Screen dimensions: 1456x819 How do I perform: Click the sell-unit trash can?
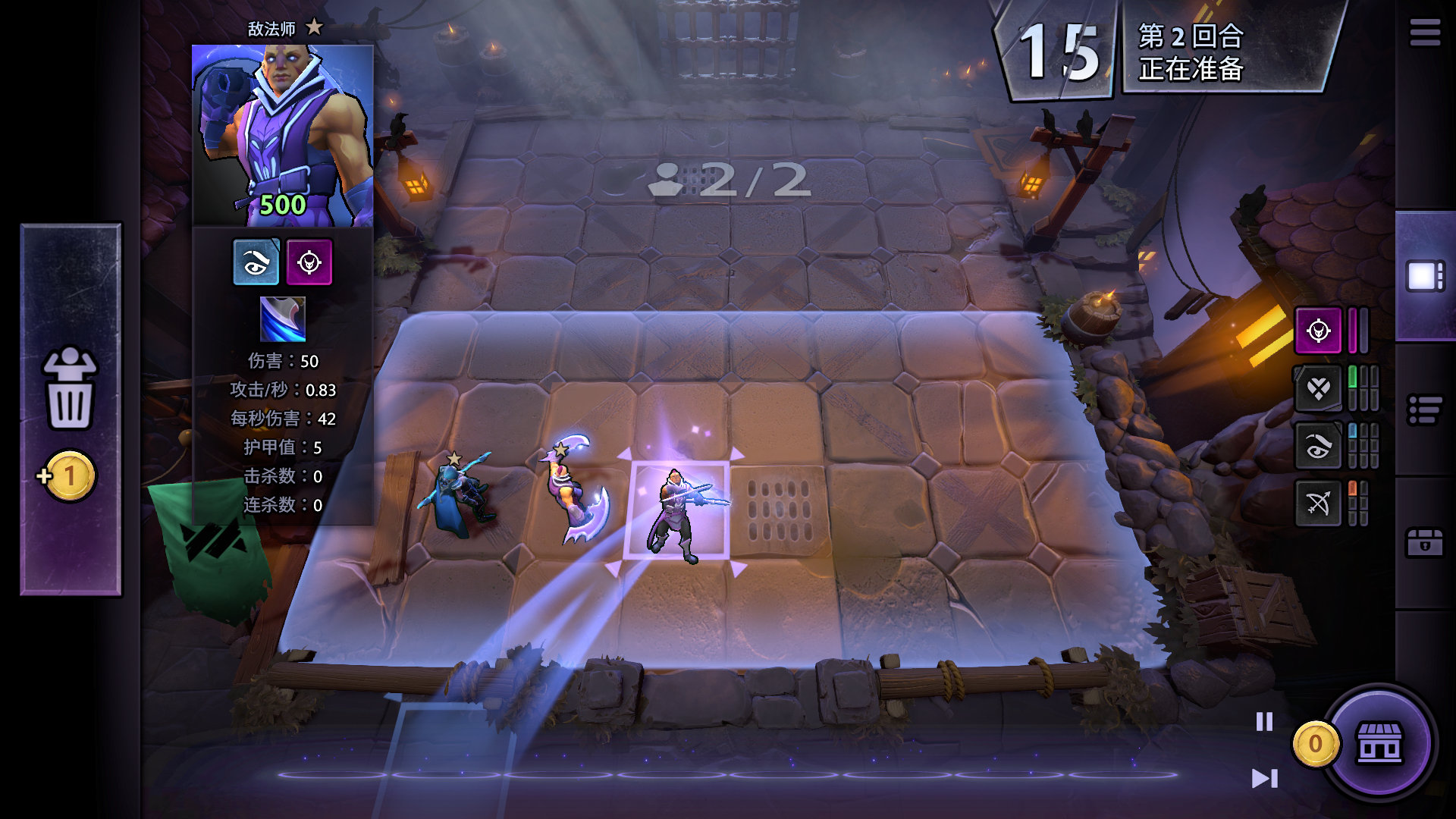coord(70,390)
